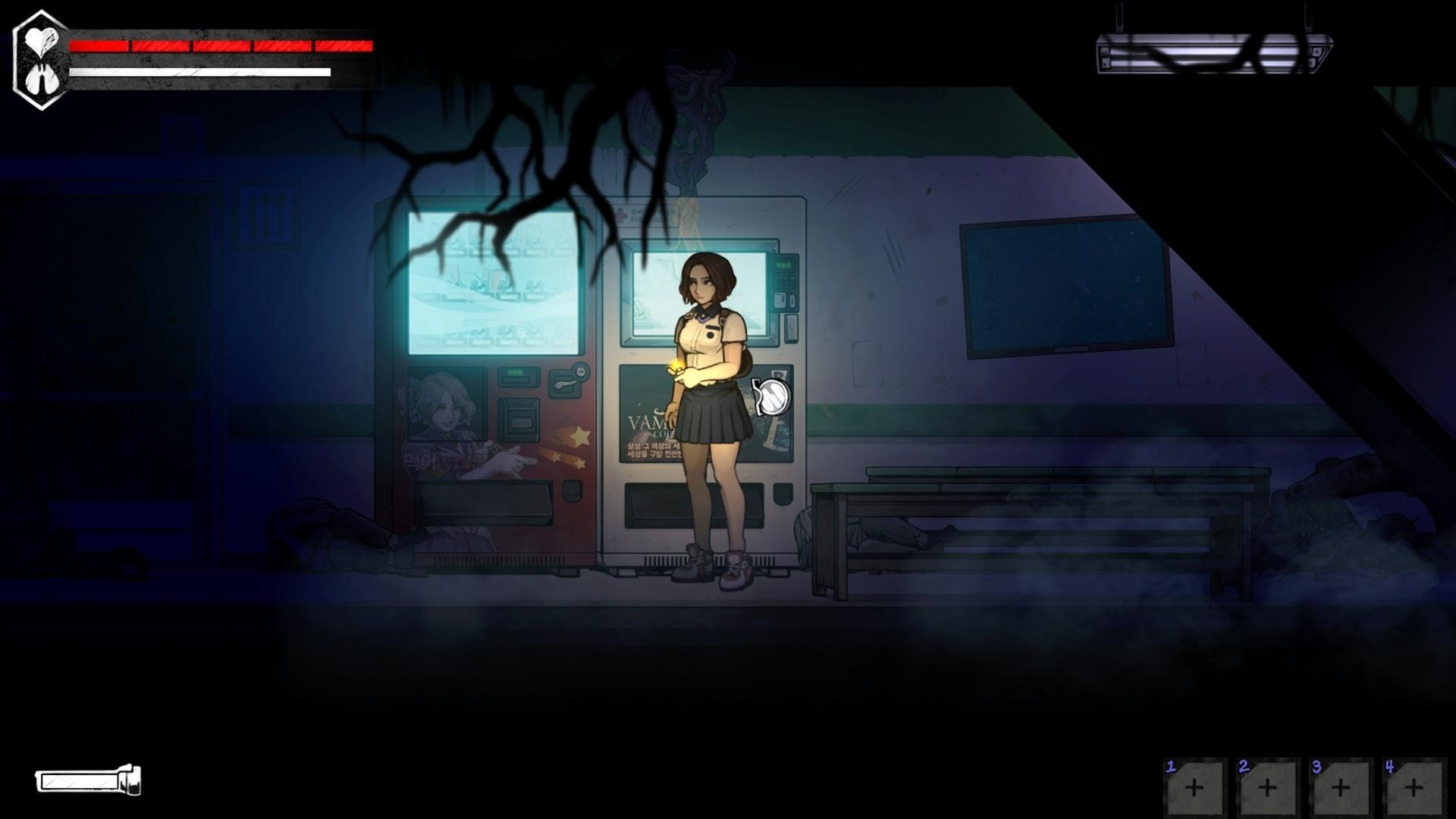Click the lighter icon on the fuel gauge

click(x=130, y=781)
